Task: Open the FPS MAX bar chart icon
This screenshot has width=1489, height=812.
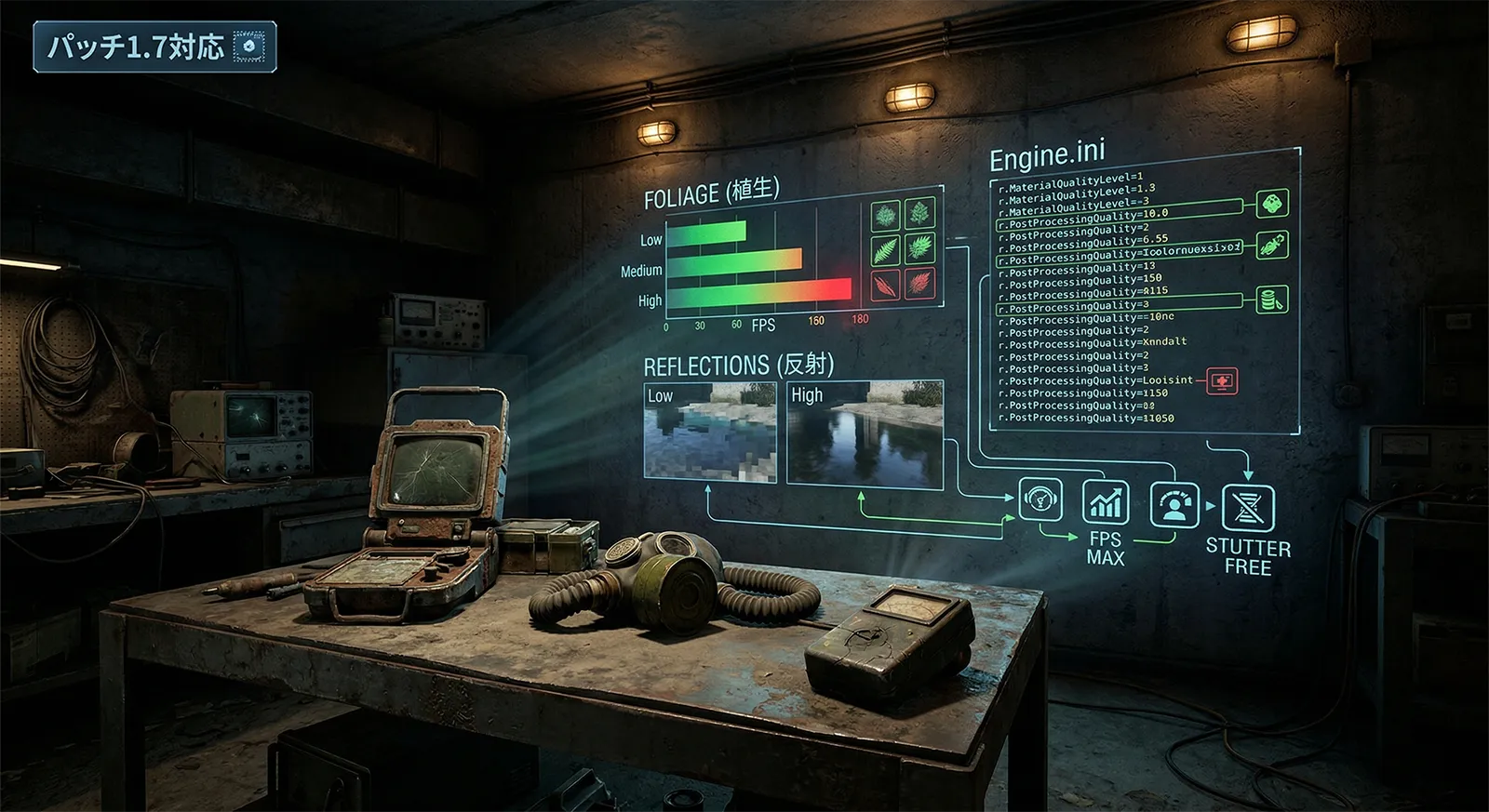Action: pyautogui.click(x=1106, y=502)
